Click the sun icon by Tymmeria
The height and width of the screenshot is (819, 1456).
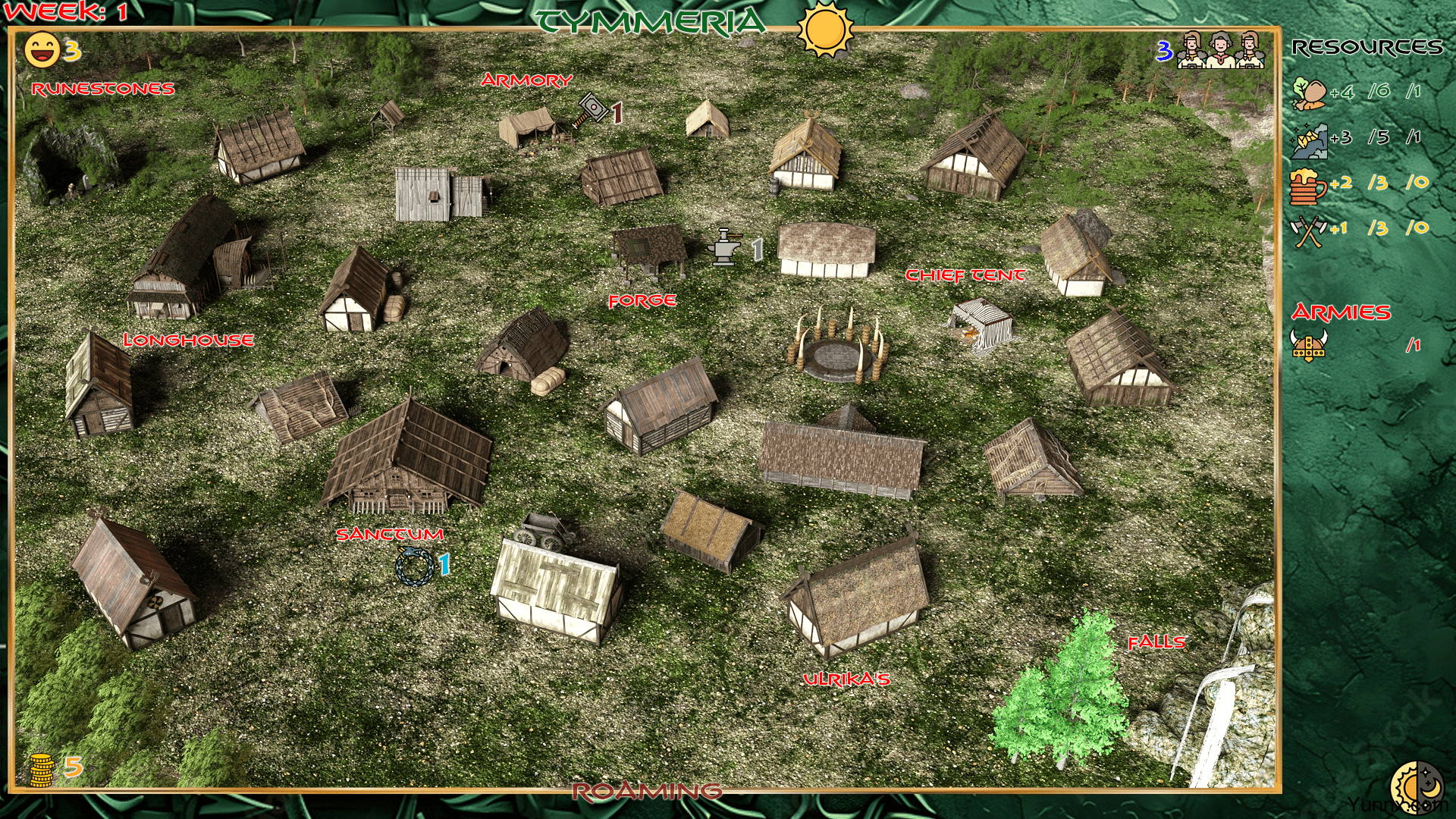pos(826,29)
